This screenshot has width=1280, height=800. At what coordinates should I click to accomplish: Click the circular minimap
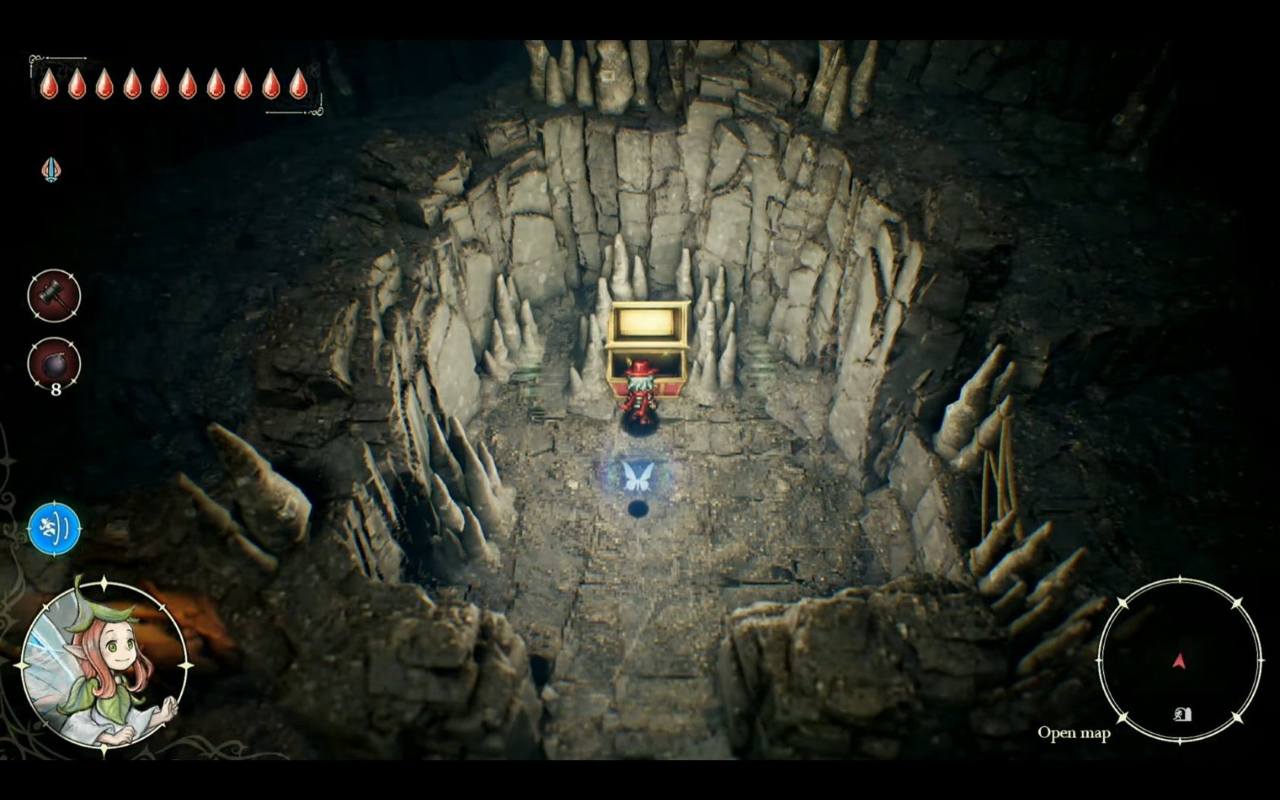click(1179, 661)
